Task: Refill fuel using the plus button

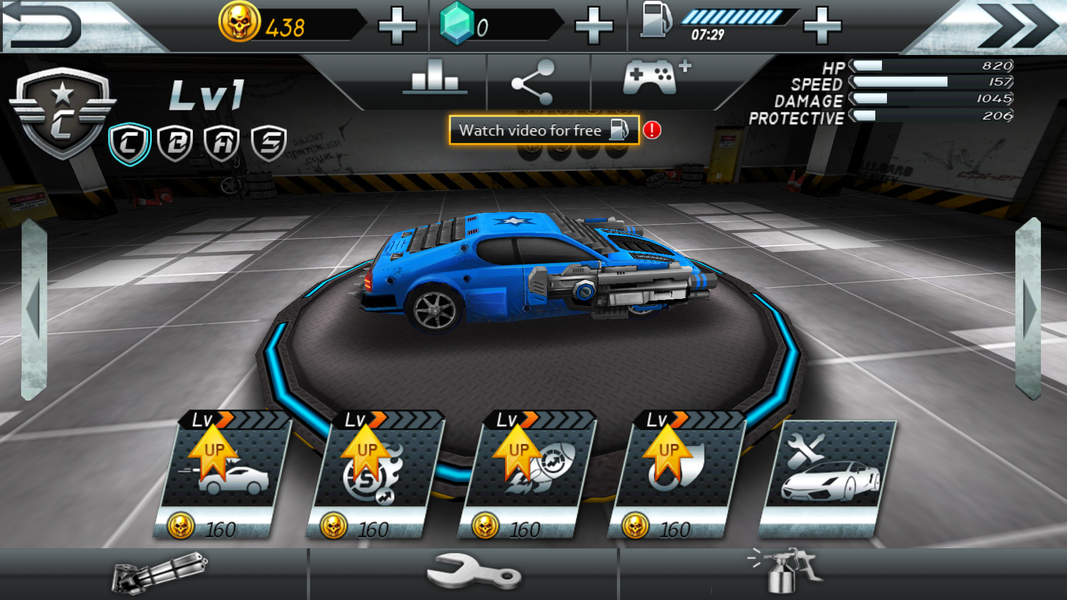Action: click(822, 26)
